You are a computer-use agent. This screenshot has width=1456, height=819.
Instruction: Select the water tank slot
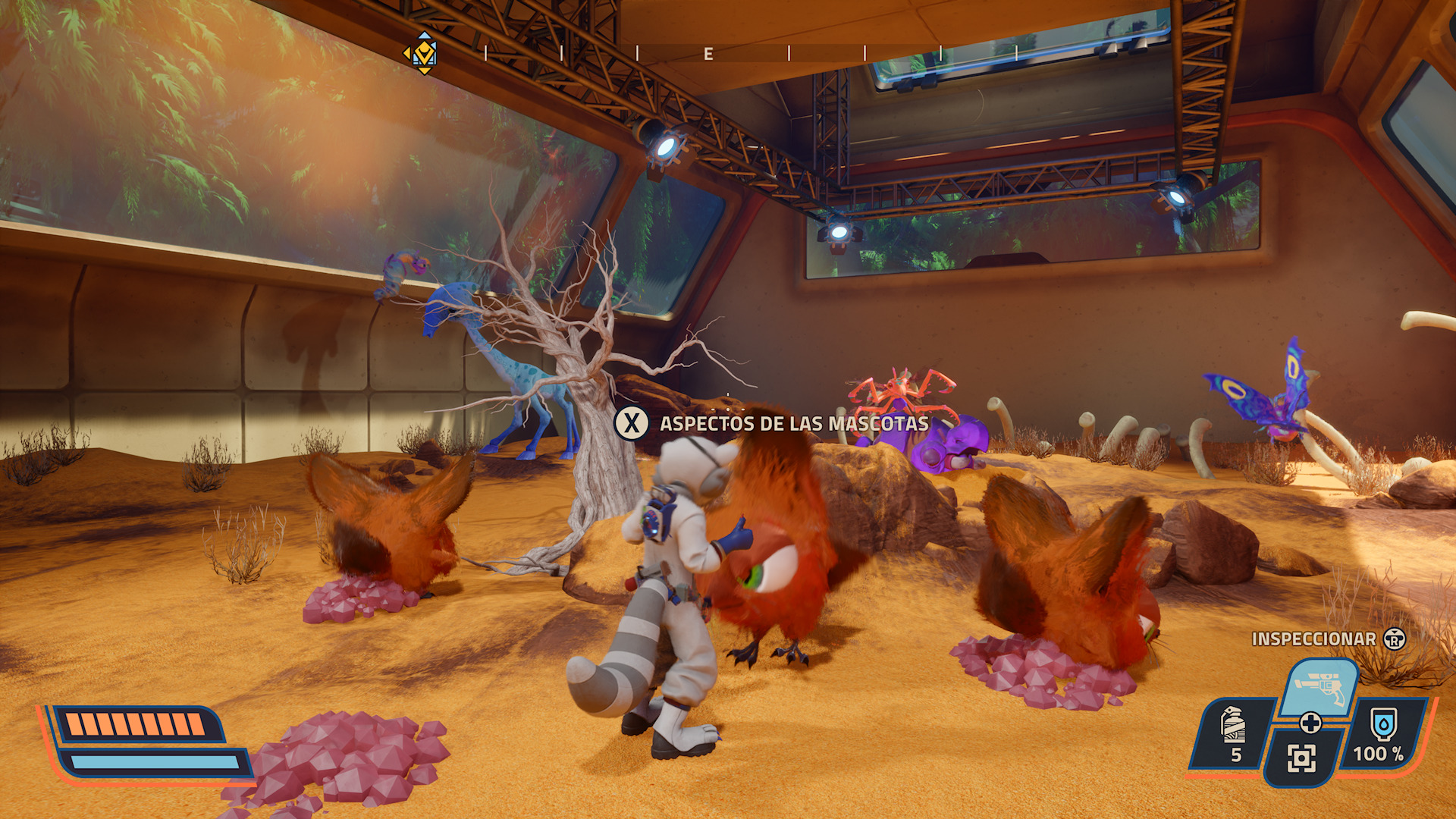coord(1382,733)
